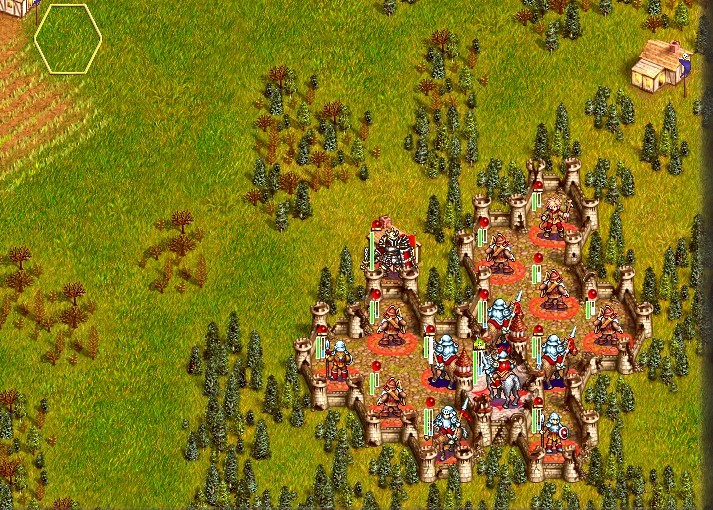Select the spearman at the castle's far-left edge
Viewport: 713px width, 510px height.
338,360
